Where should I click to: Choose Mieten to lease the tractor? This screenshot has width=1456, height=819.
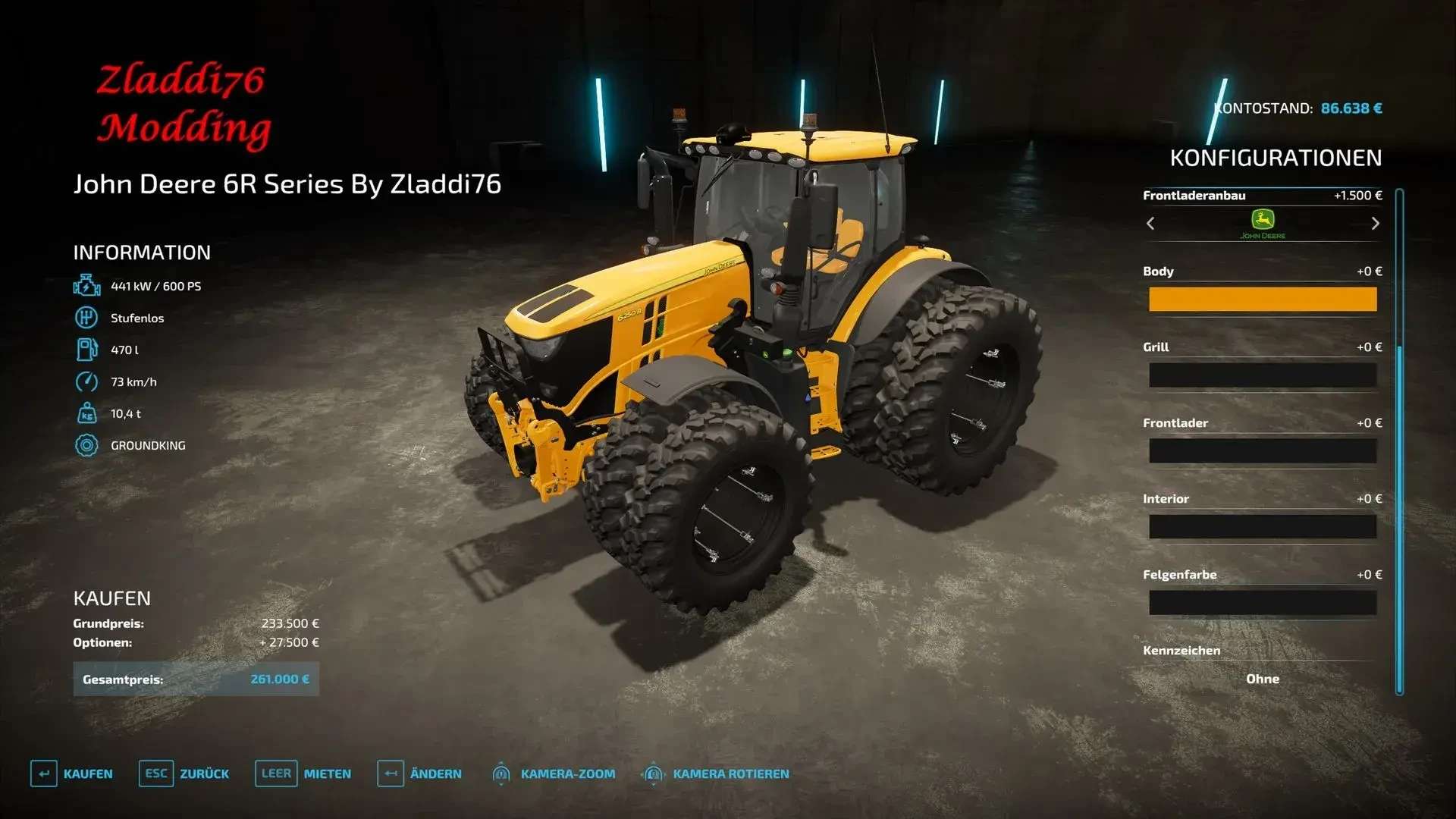point(303,773)
